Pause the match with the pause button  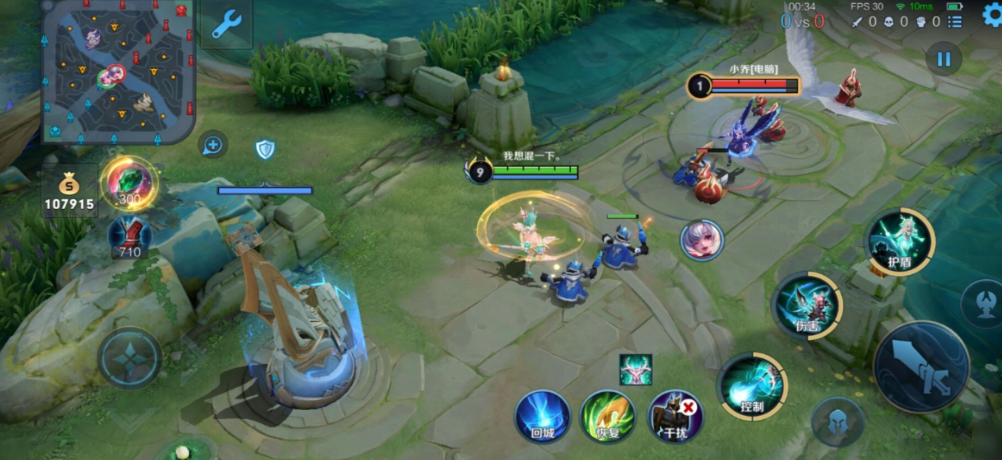[942, 58]
